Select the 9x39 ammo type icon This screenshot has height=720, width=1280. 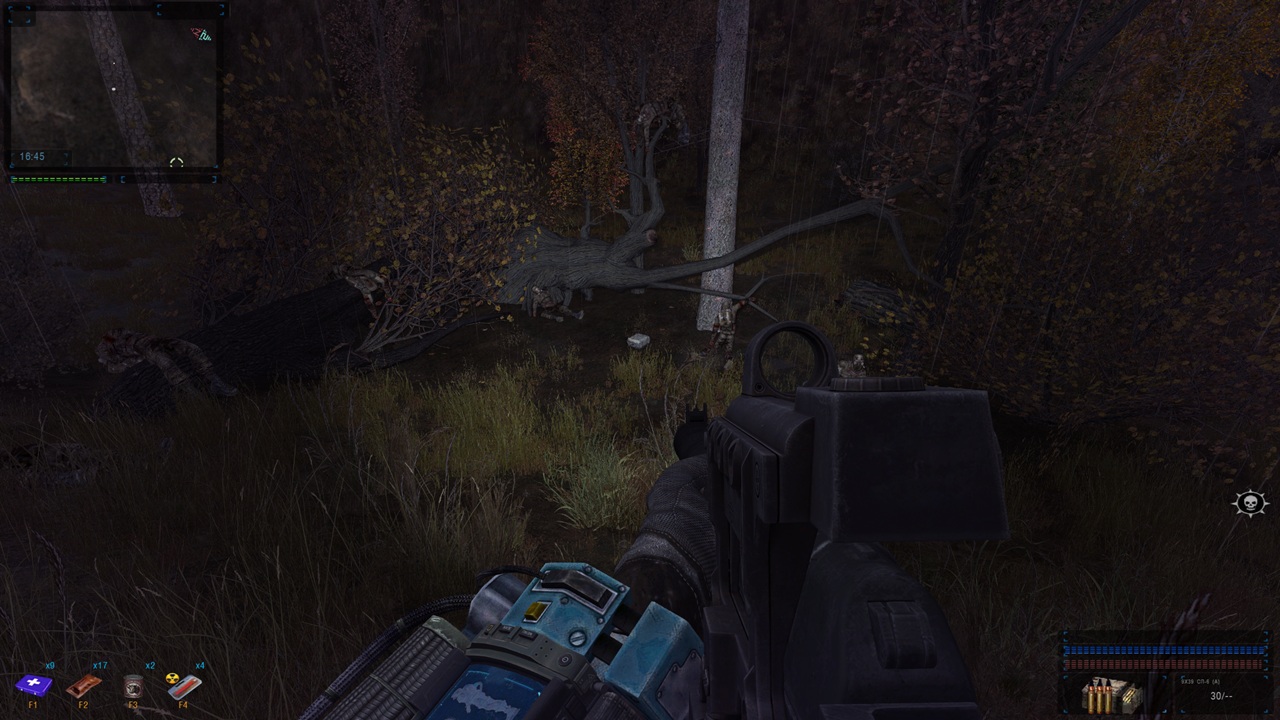(1114, 694)
